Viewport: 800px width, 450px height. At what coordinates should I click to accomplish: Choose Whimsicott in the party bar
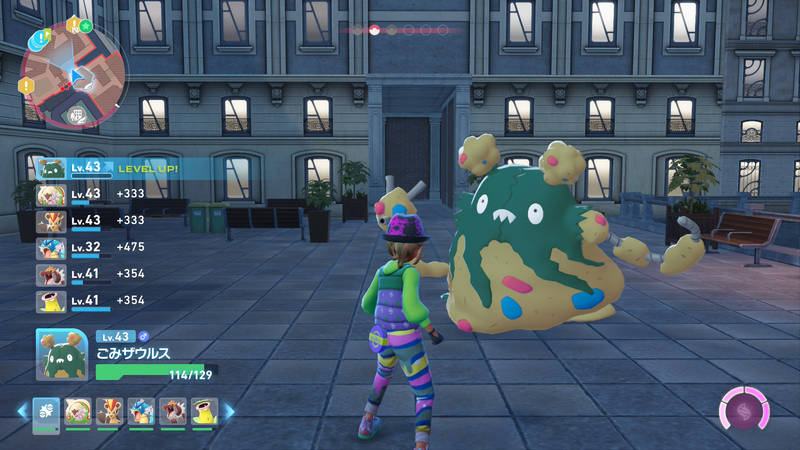[x=77, y=410]
